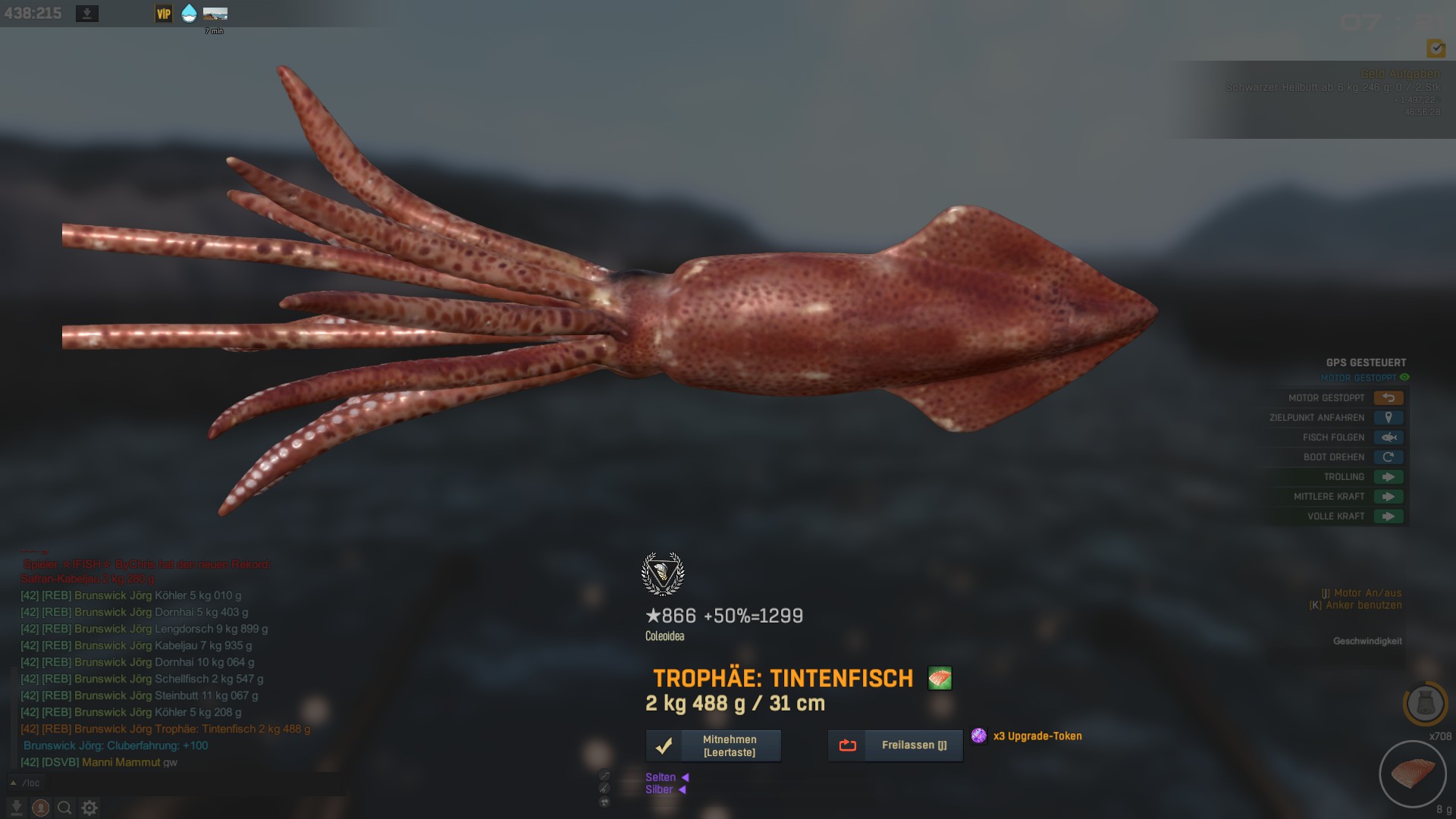Click the download icon below the chat
The image size is (1456, 819).
16,808
